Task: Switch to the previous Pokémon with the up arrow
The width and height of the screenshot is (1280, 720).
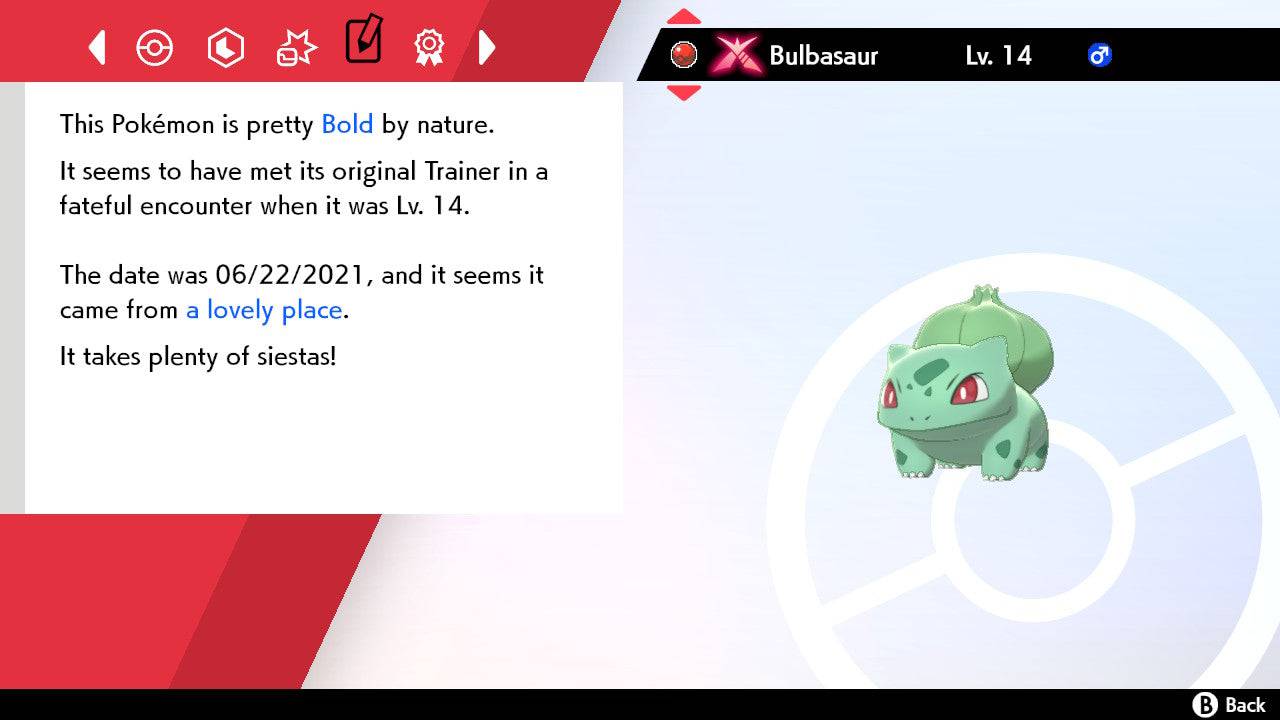Action: pyautogui.click(x=683, y=15)
